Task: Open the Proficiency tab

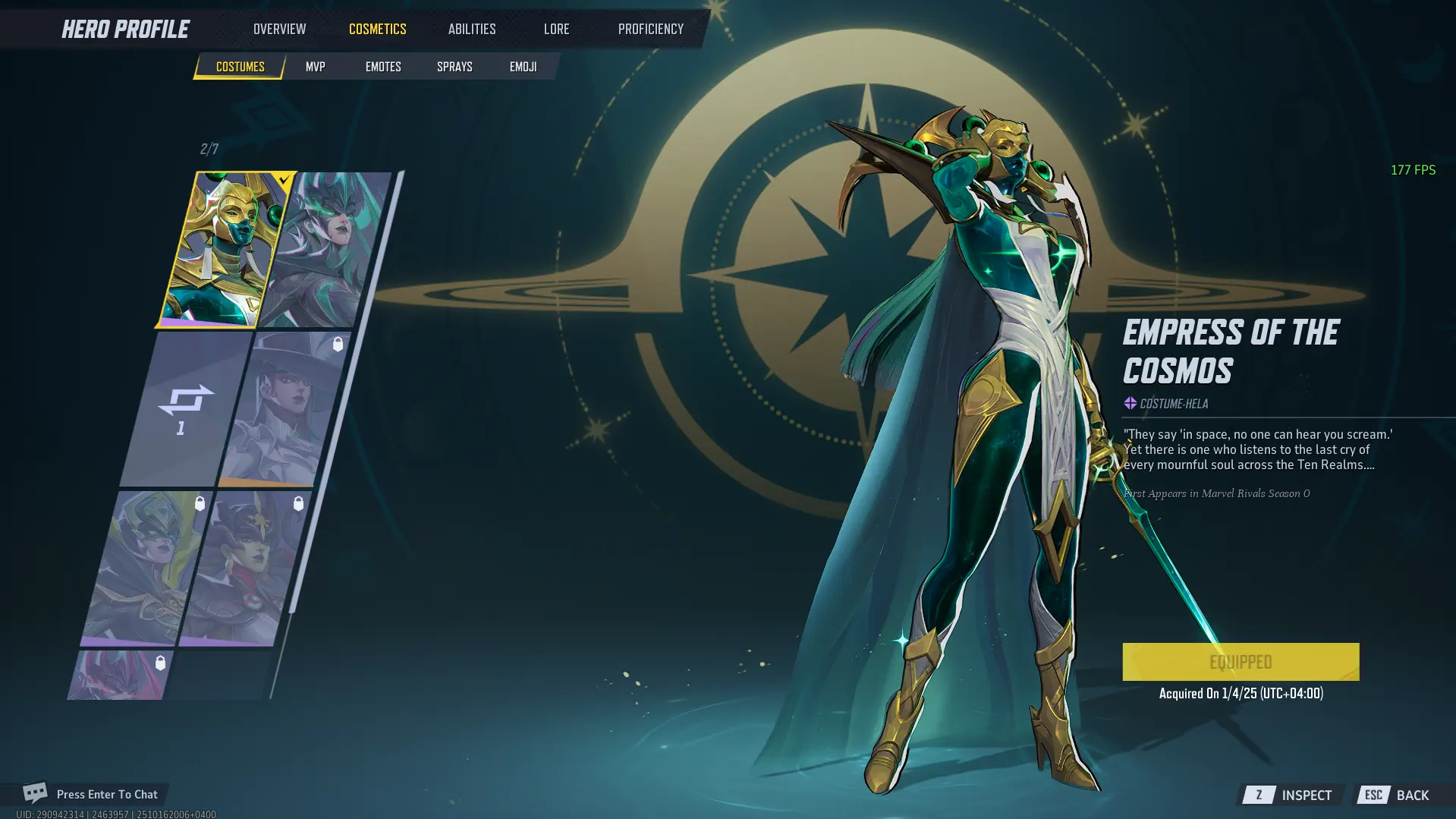Action: 650,29
